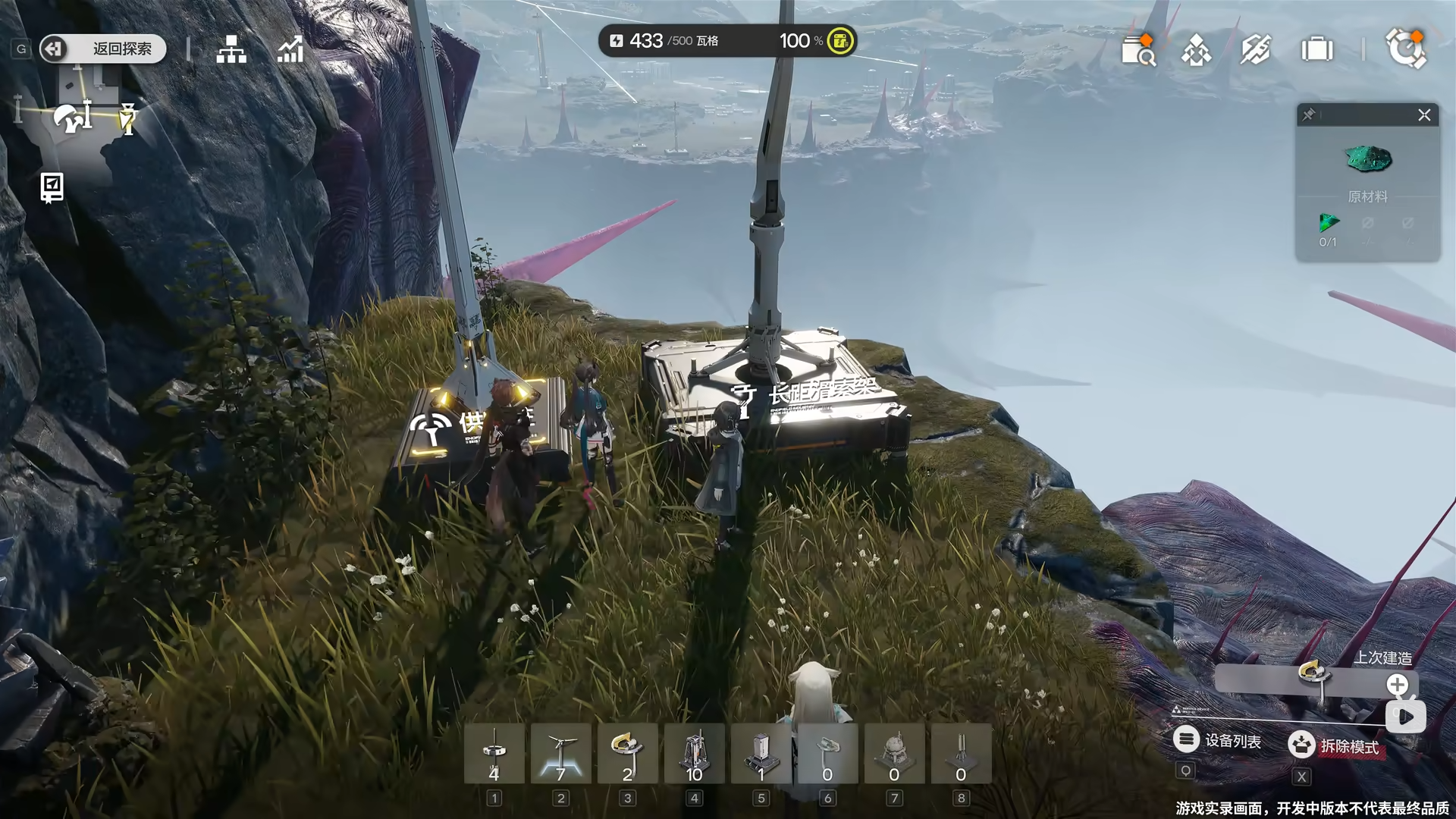This screenshot has height=819, width=1456.
Task: Enable 拆除模式 dismantle mode
Action: point(1335,745)
